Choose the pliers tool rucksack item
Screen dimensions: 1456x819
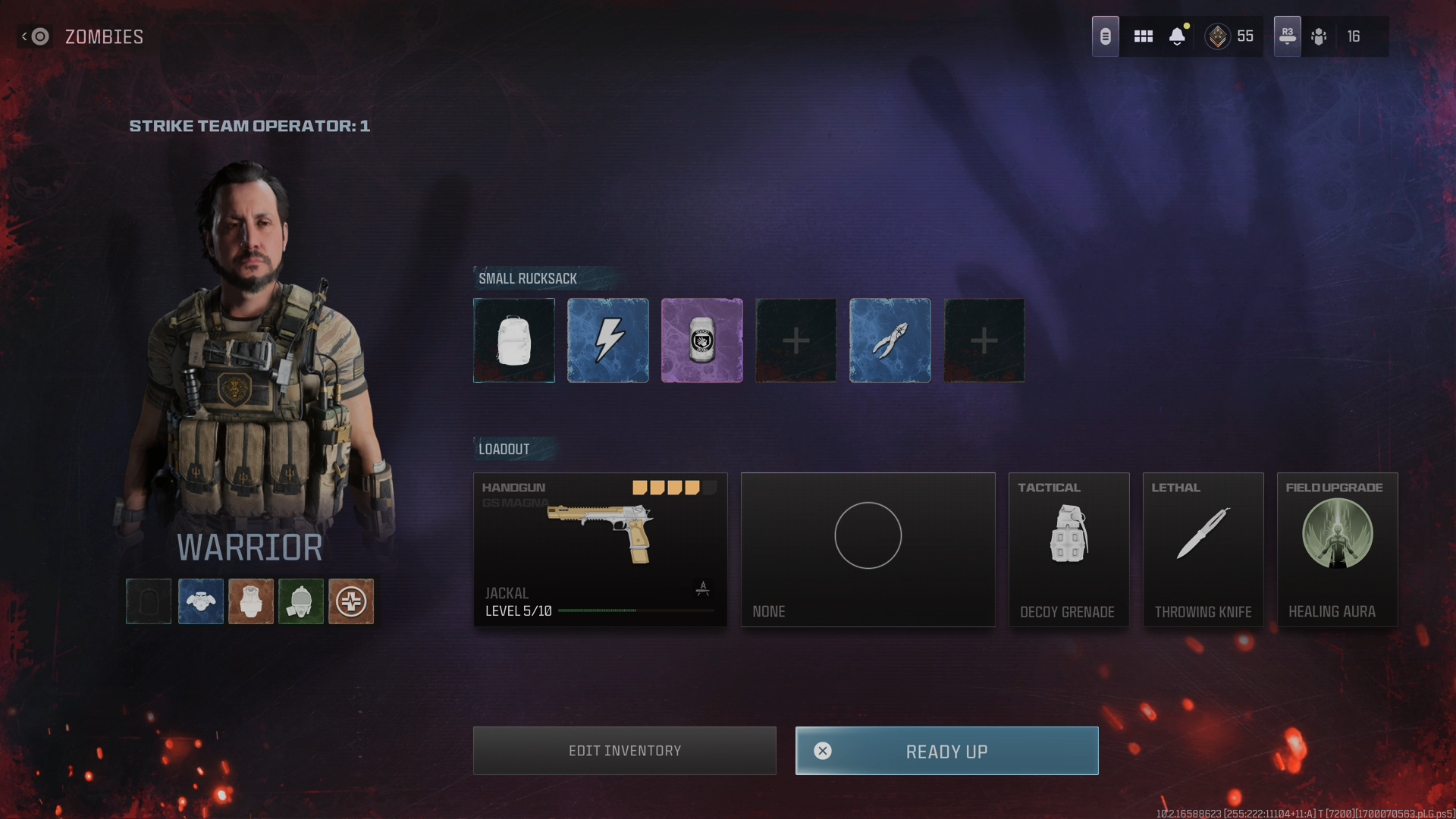[x=890, y=340]
